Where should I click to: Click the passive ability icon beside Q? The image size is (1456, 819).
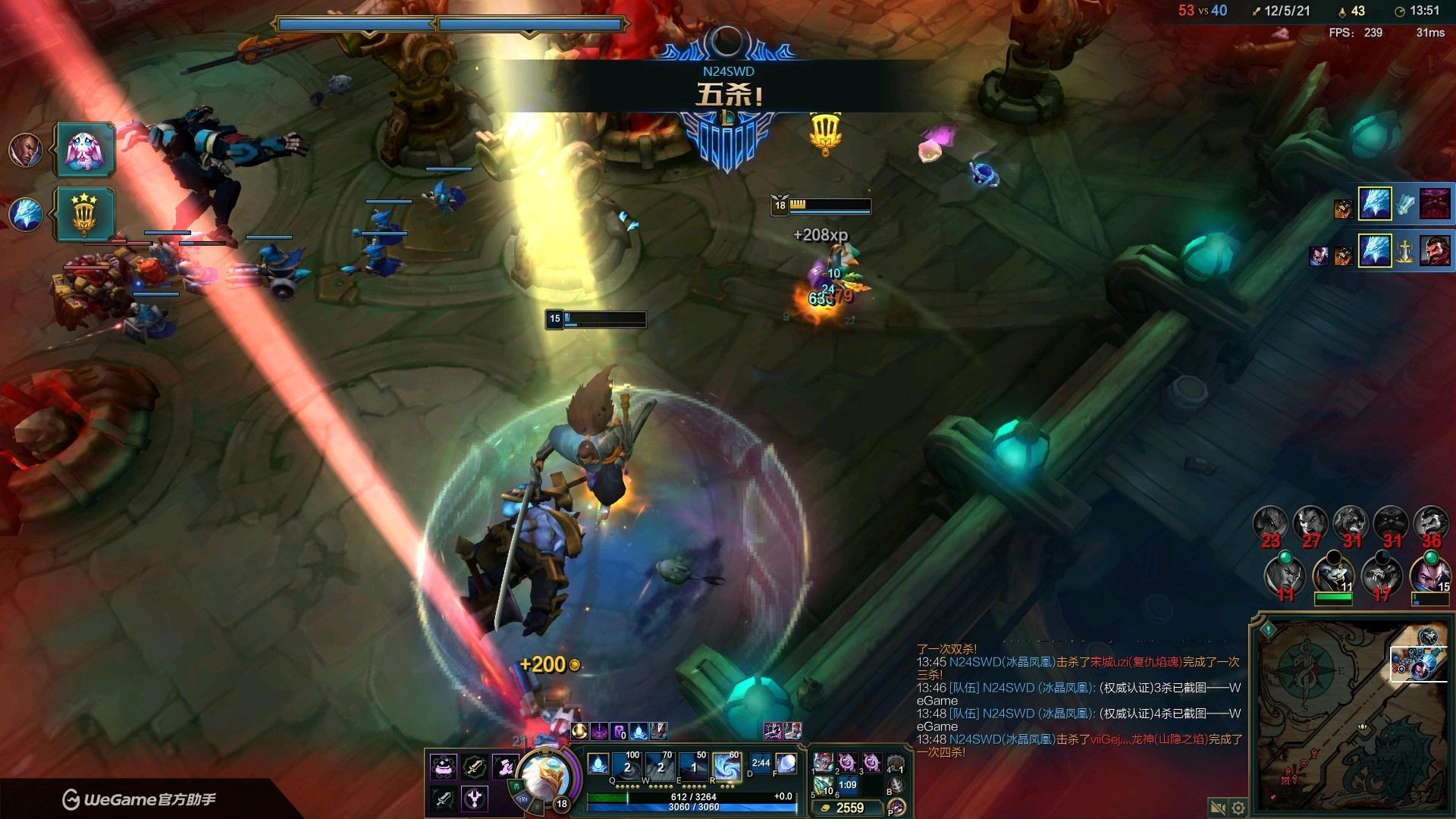point(598,763)
